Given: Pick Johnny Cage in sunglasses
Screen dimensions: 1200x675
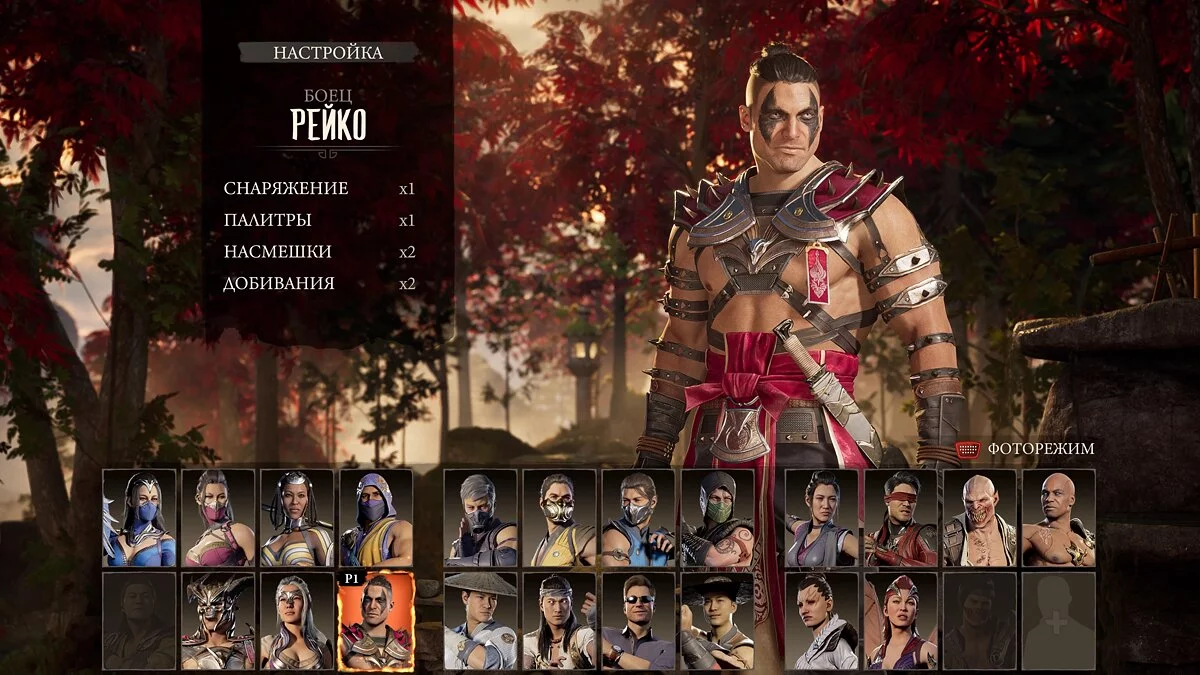Looking at the screenshot, I should 638,621.
